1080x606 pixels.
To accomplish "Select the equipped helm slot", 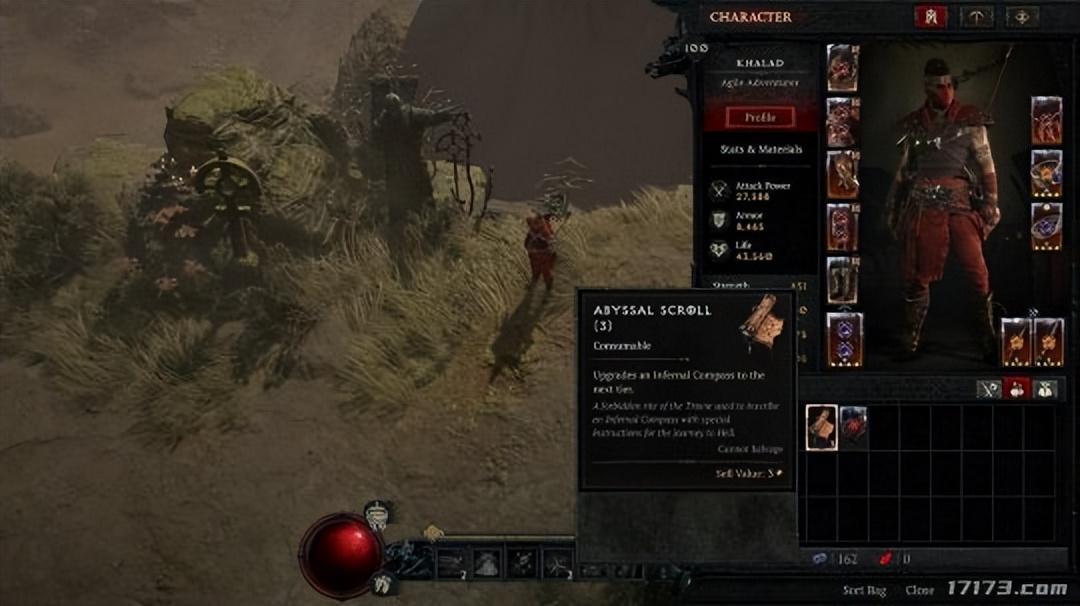I will pos(843,68).
